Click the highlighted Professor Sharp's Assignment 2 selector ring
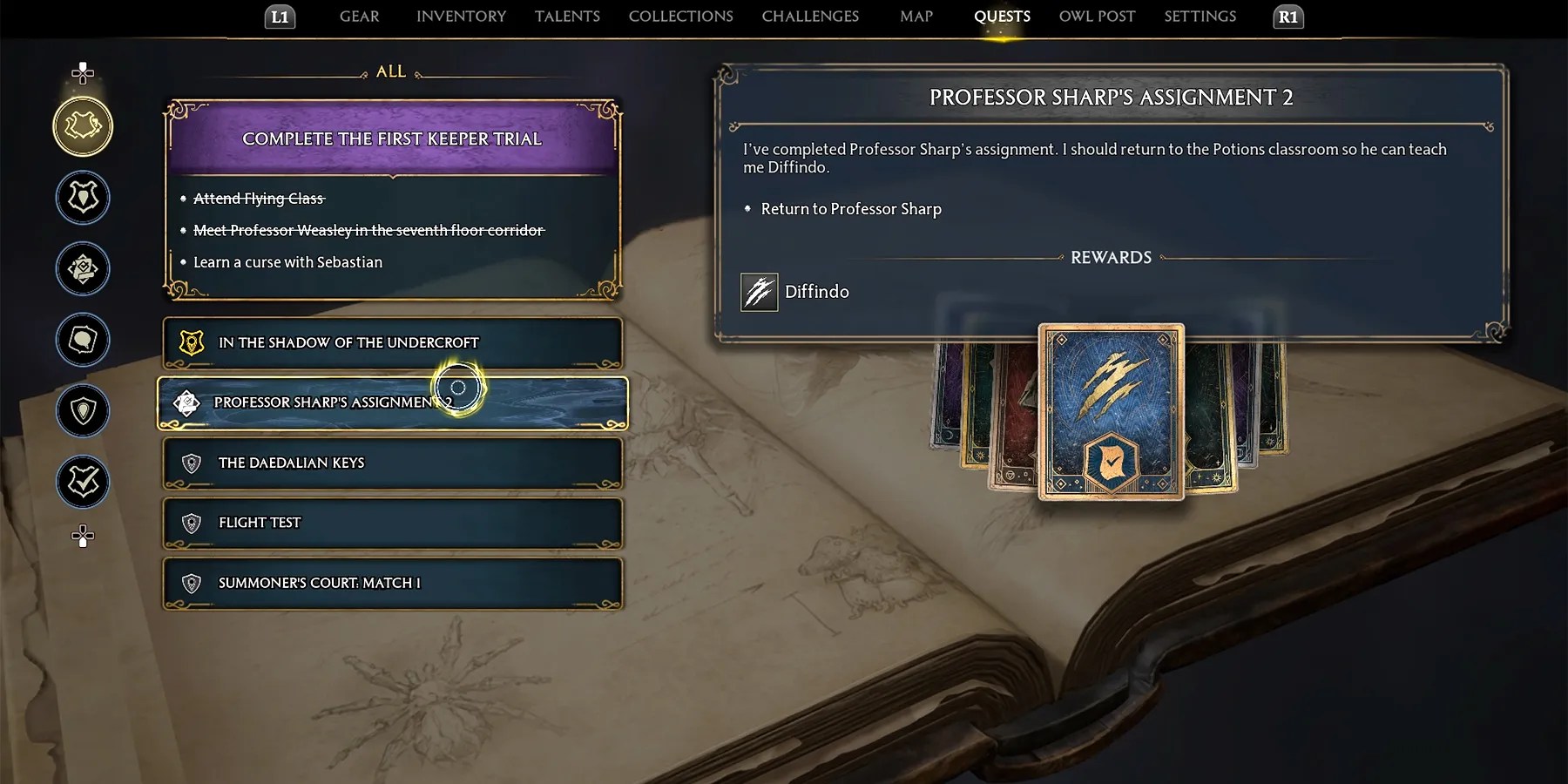 [x=456, y=387]
